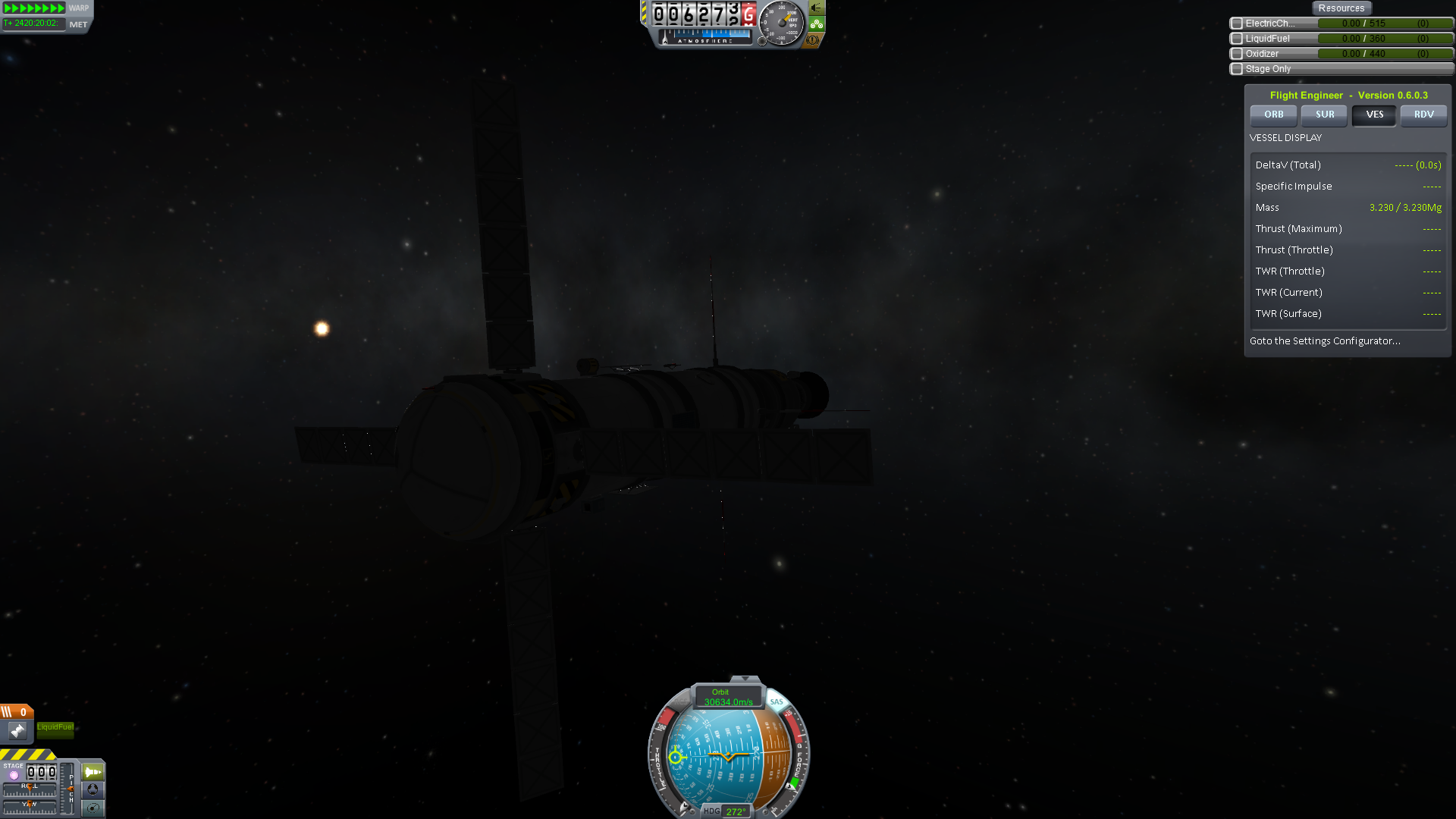This screenshot has width=1456, height=819.
Task: Toggle the landing gear button
Action: click(x=816, y=24)
